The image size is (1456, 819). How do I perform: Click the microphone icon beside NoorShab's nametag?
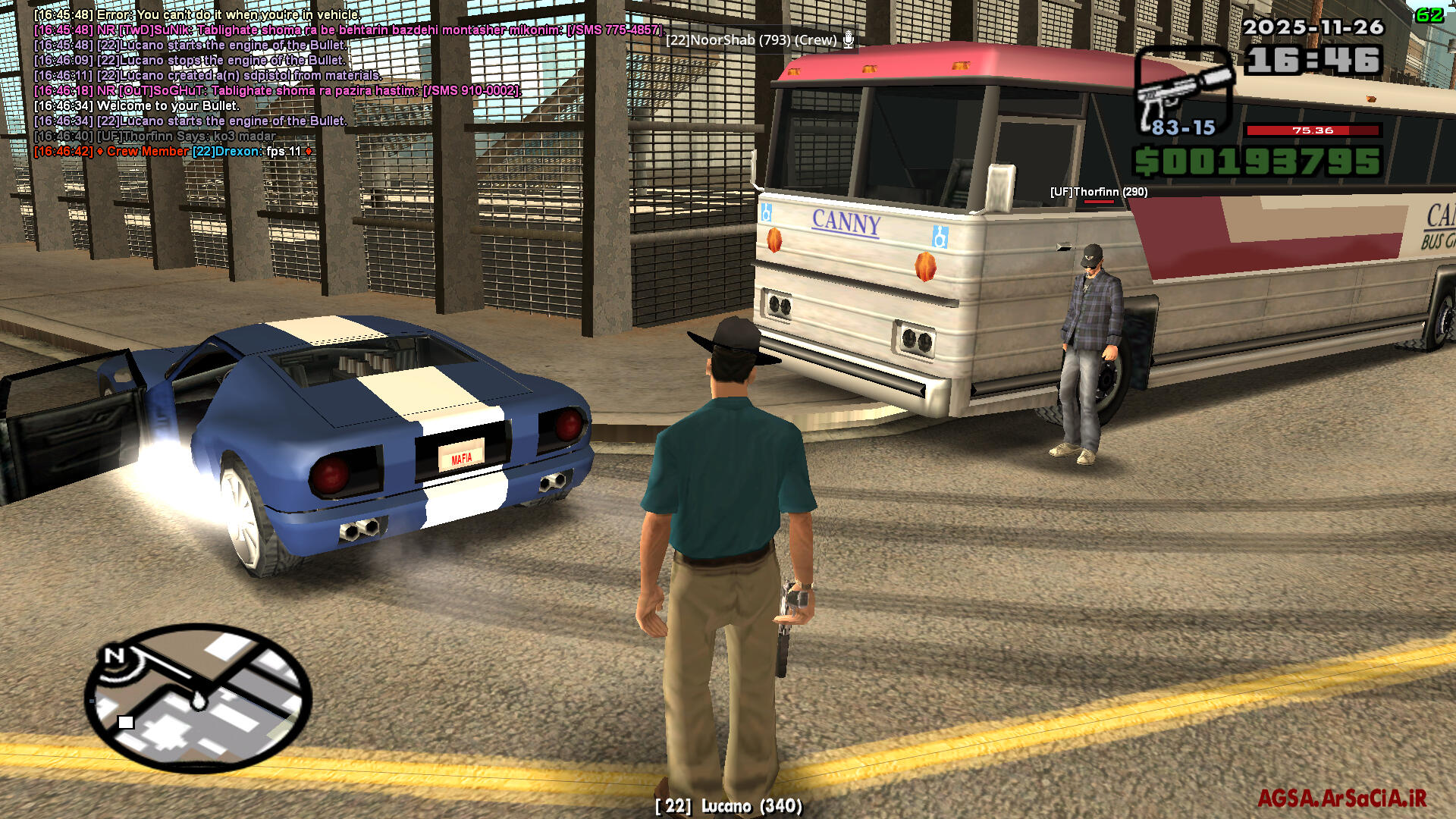click(x=849, y=39)
